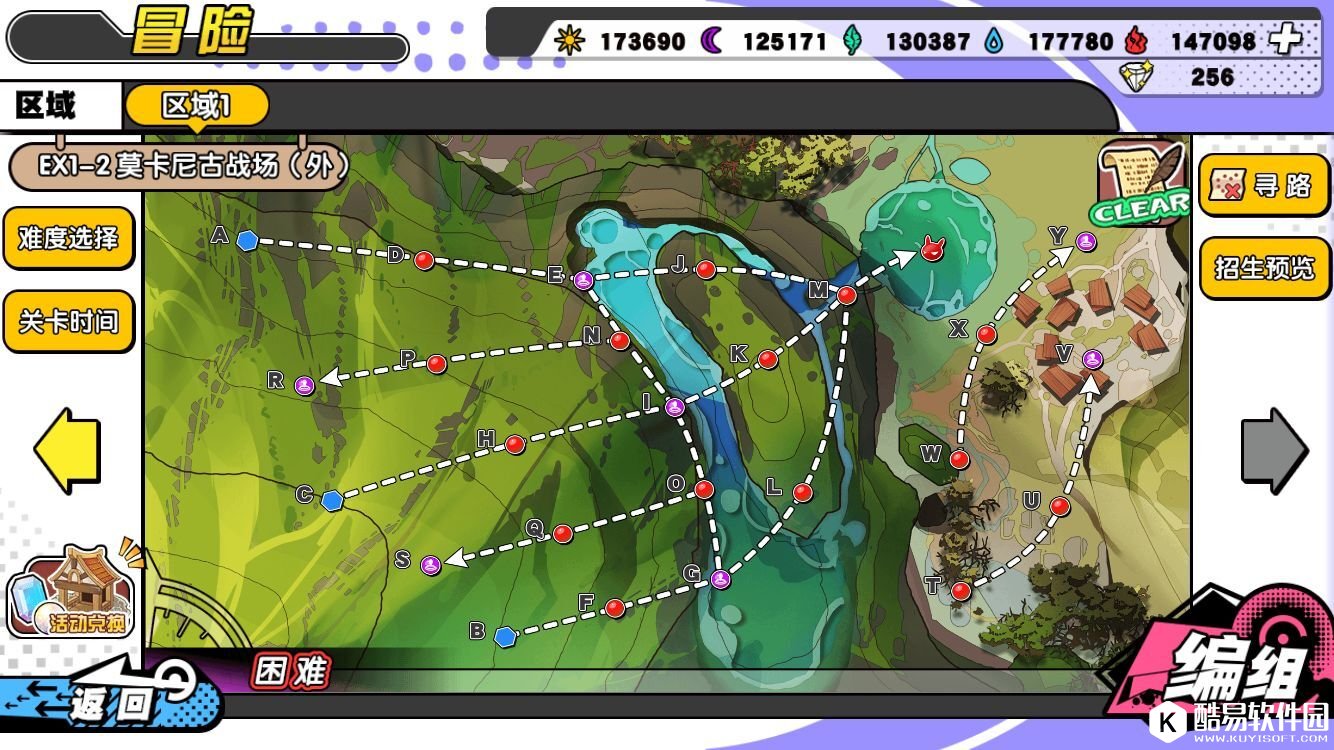Image resolution: width=1334 pixels, height=750 pixels.
Task: Go back with the 返回 button
Action: [x=110, y=700]
